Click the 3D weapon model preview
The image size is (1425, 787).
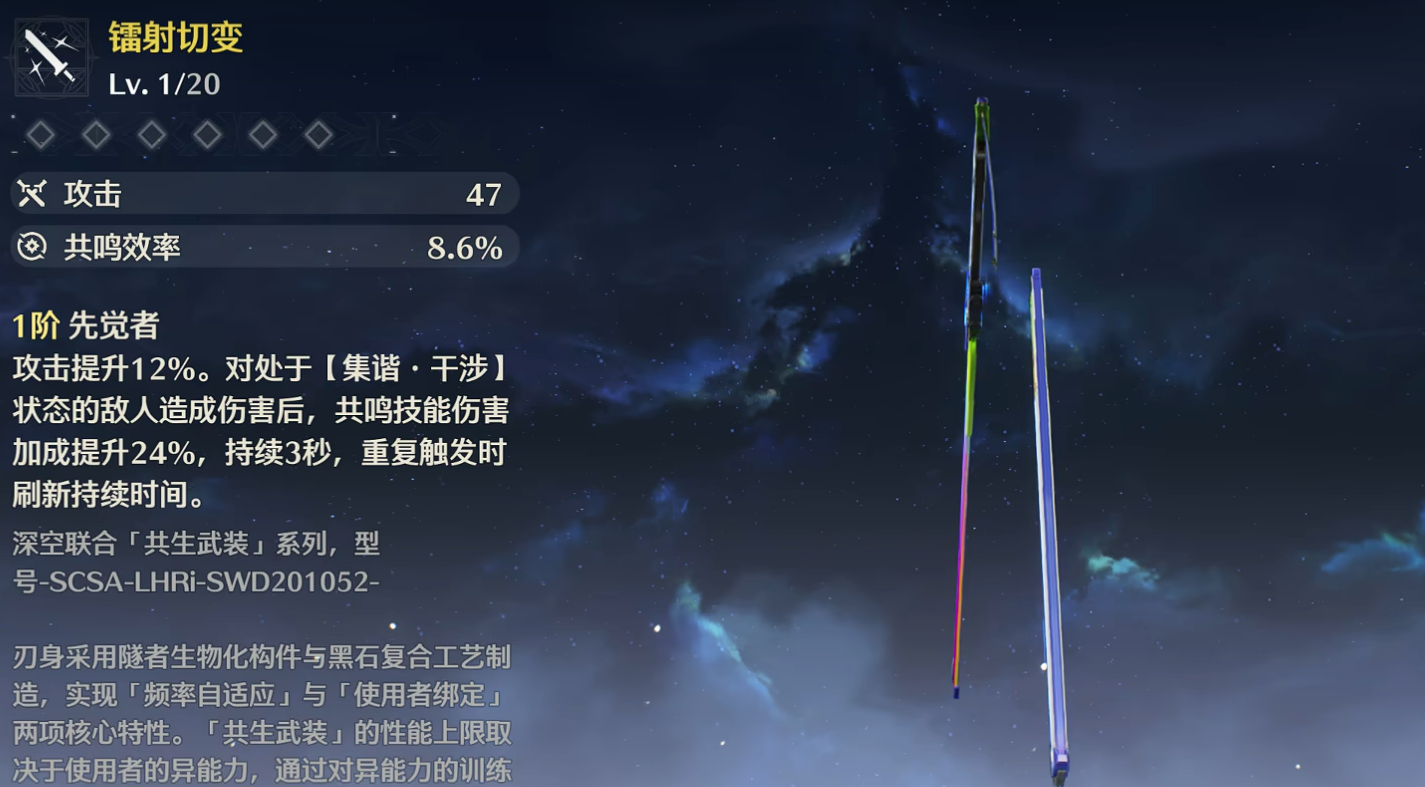tap(1000, 400)
